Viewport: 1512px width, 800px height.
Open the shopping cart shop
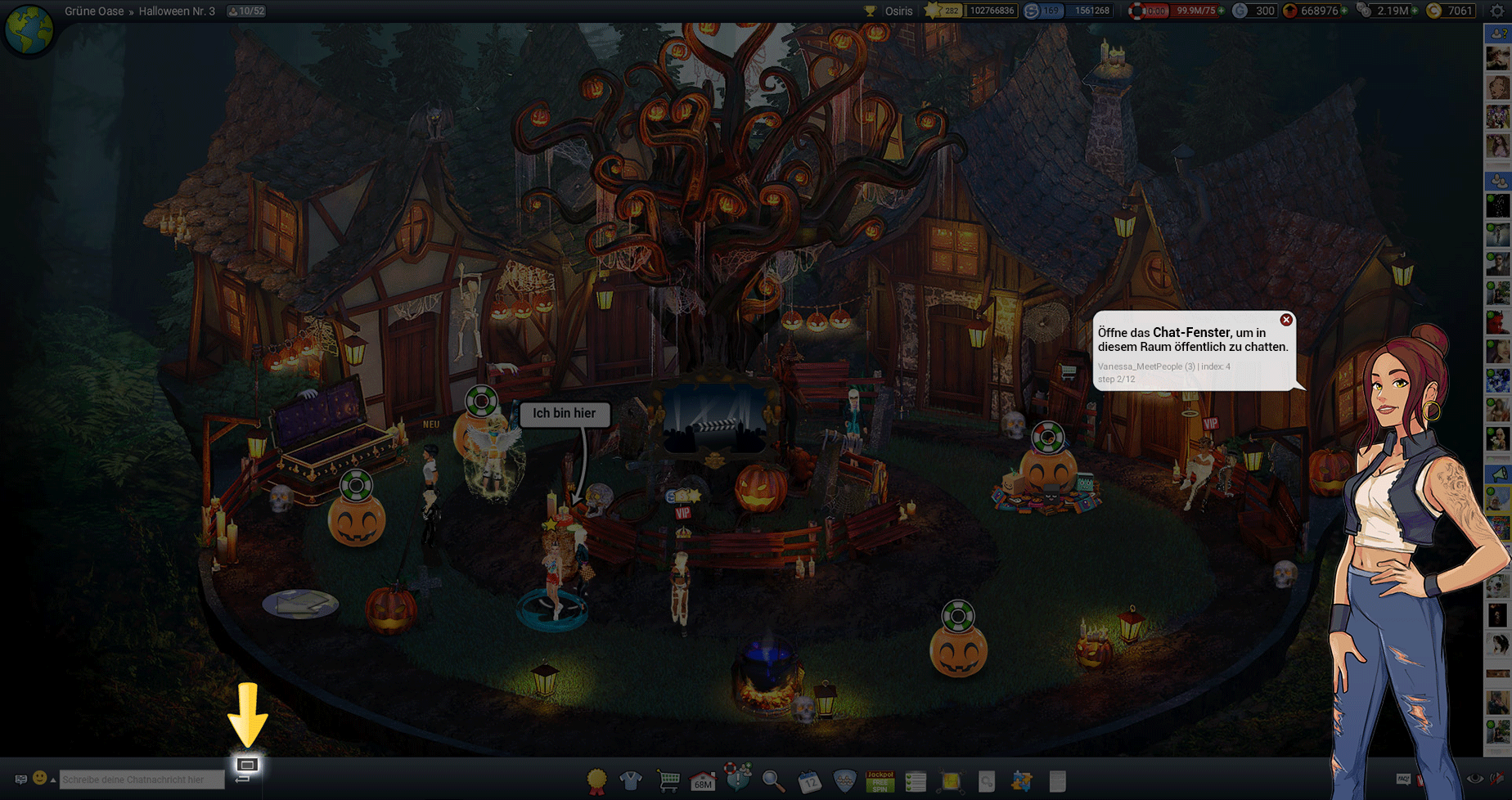coord(668,780)
